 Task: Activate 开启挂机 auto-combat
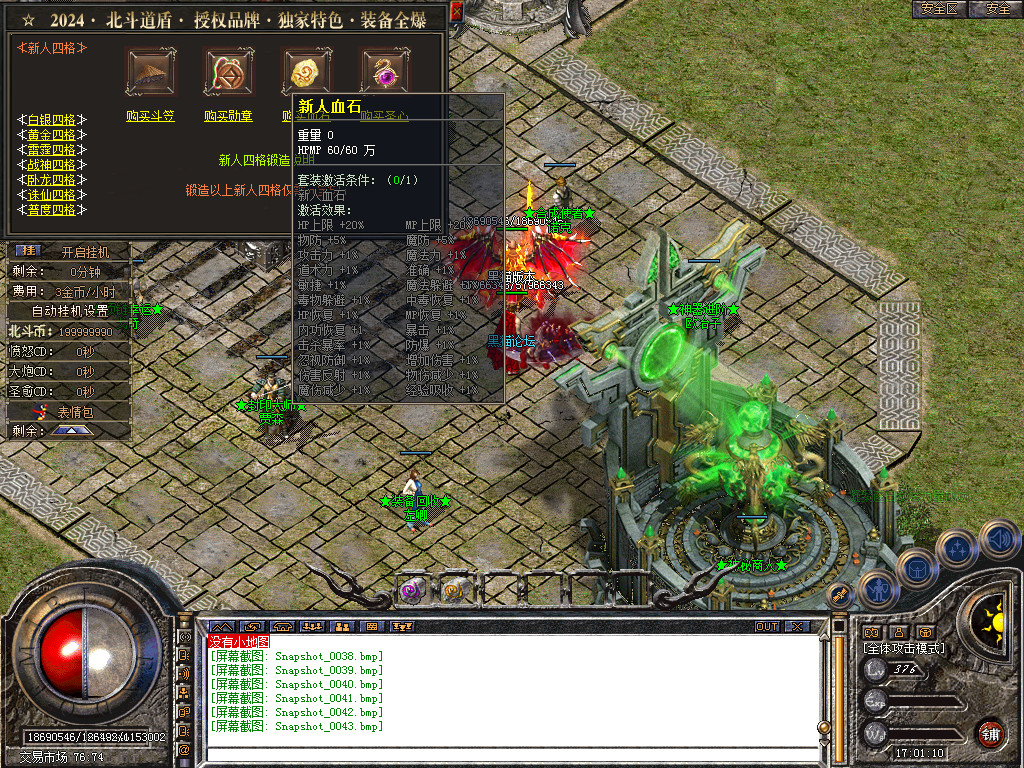click(x=80, y=251)
